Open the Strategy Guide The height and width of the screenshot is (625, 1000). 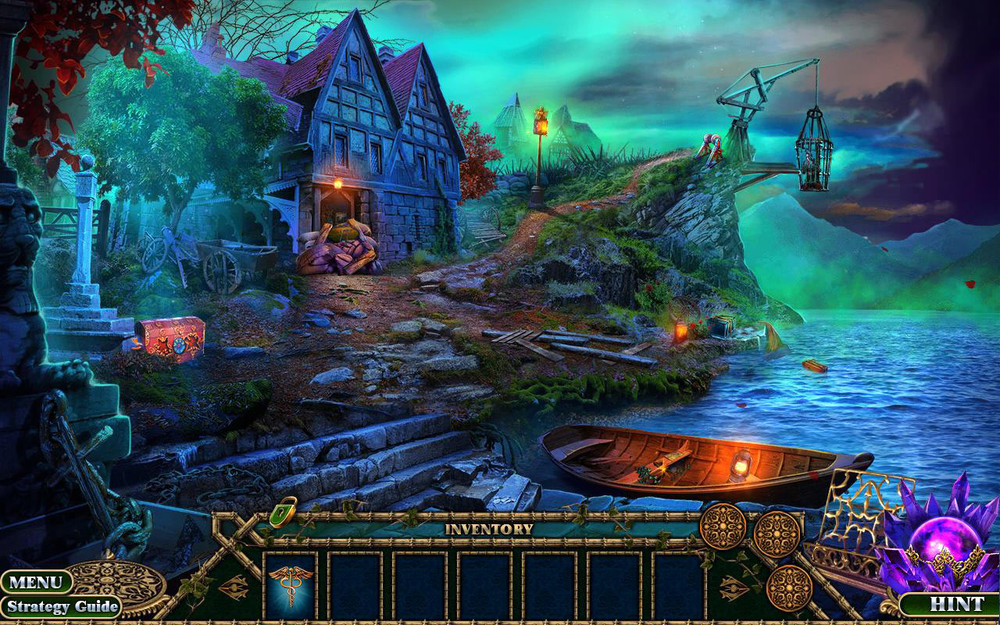(x=60, y=606)
